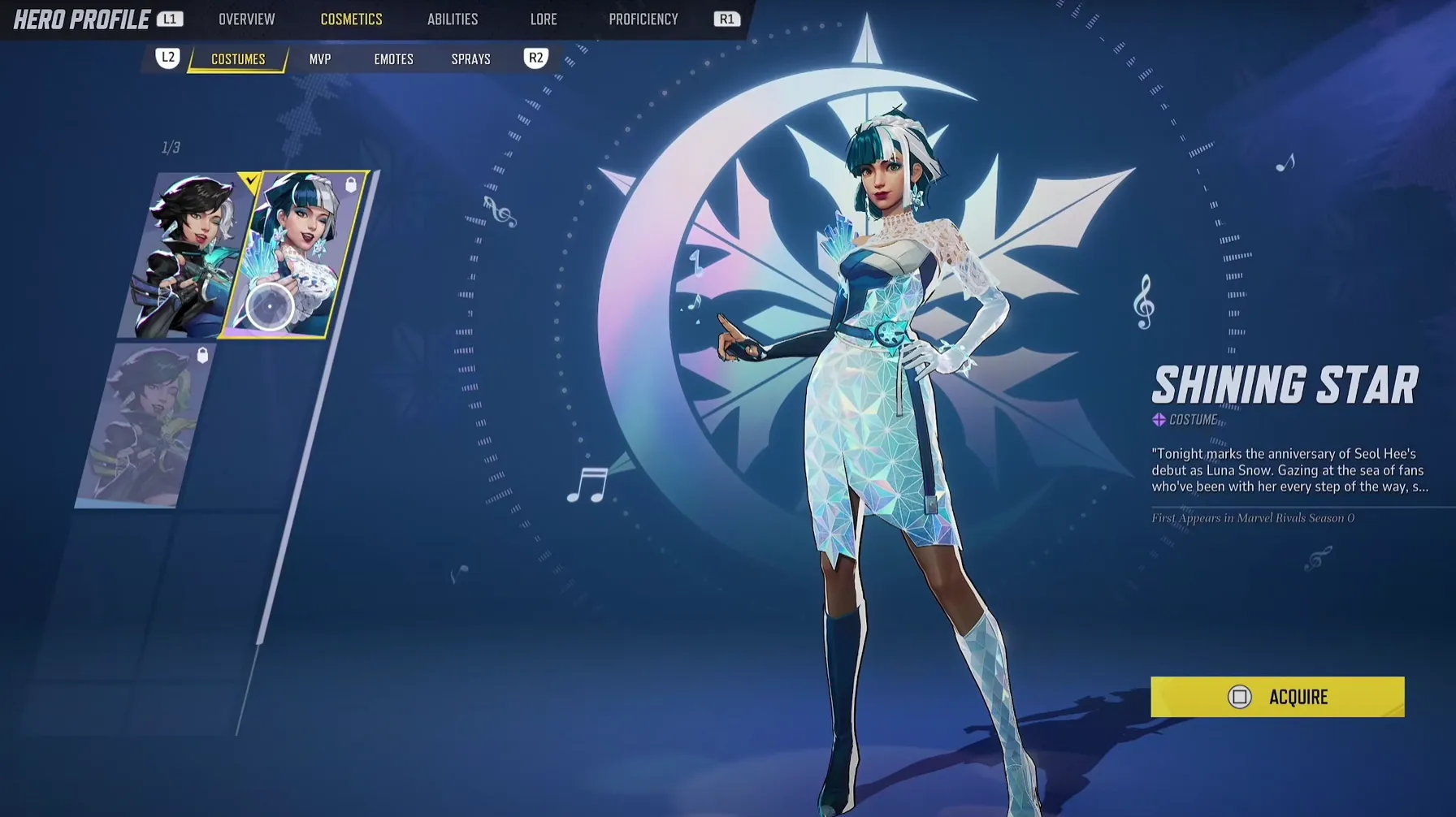Select the Costumes sub-tab
This screenshot has height=817, width=1456.
(238, 59)
